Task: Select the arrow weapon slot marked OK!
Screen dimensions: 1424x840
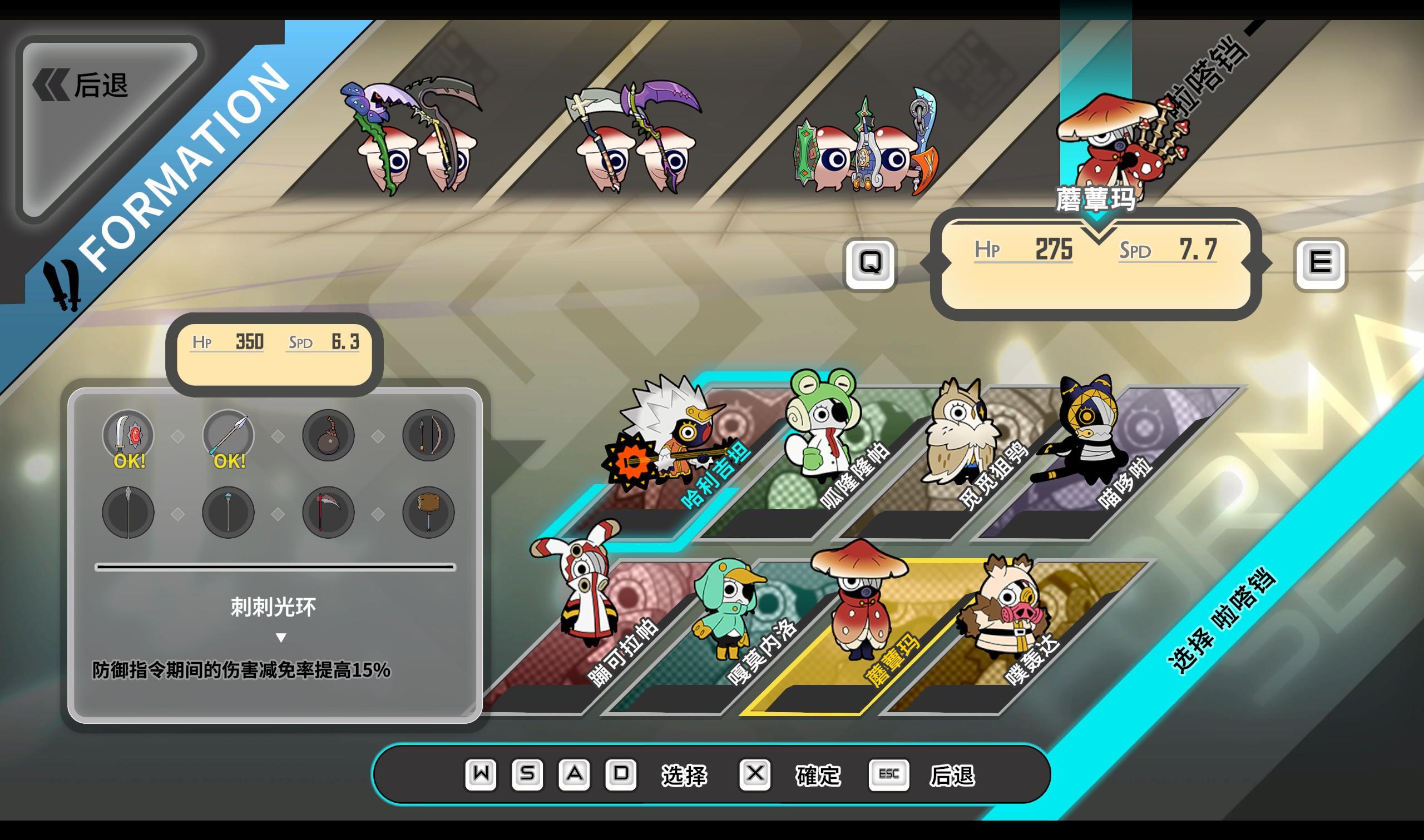Action: tap(226, 435)
